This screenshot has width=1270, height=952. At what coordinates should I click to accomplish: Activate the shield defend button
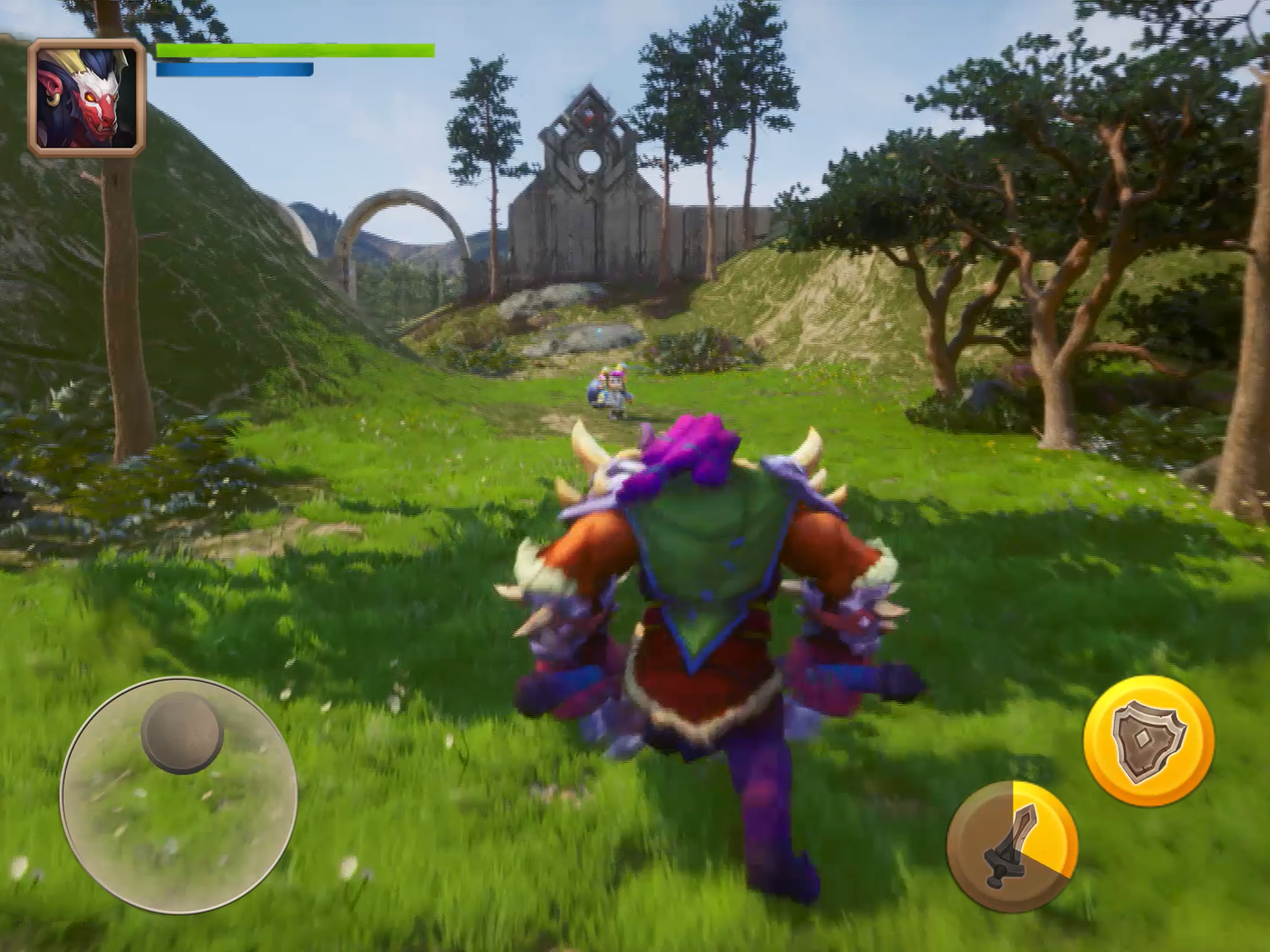click(1149, 740)
